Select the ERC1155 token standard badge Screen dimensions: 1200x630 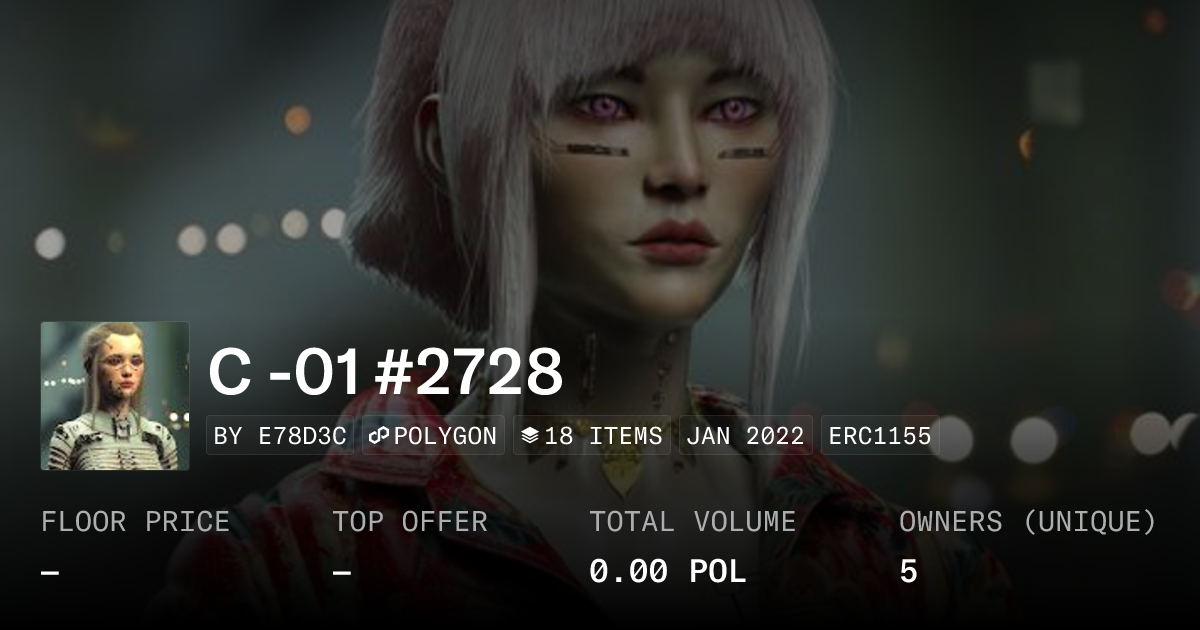pyautogui.click(x=880, y=436)
